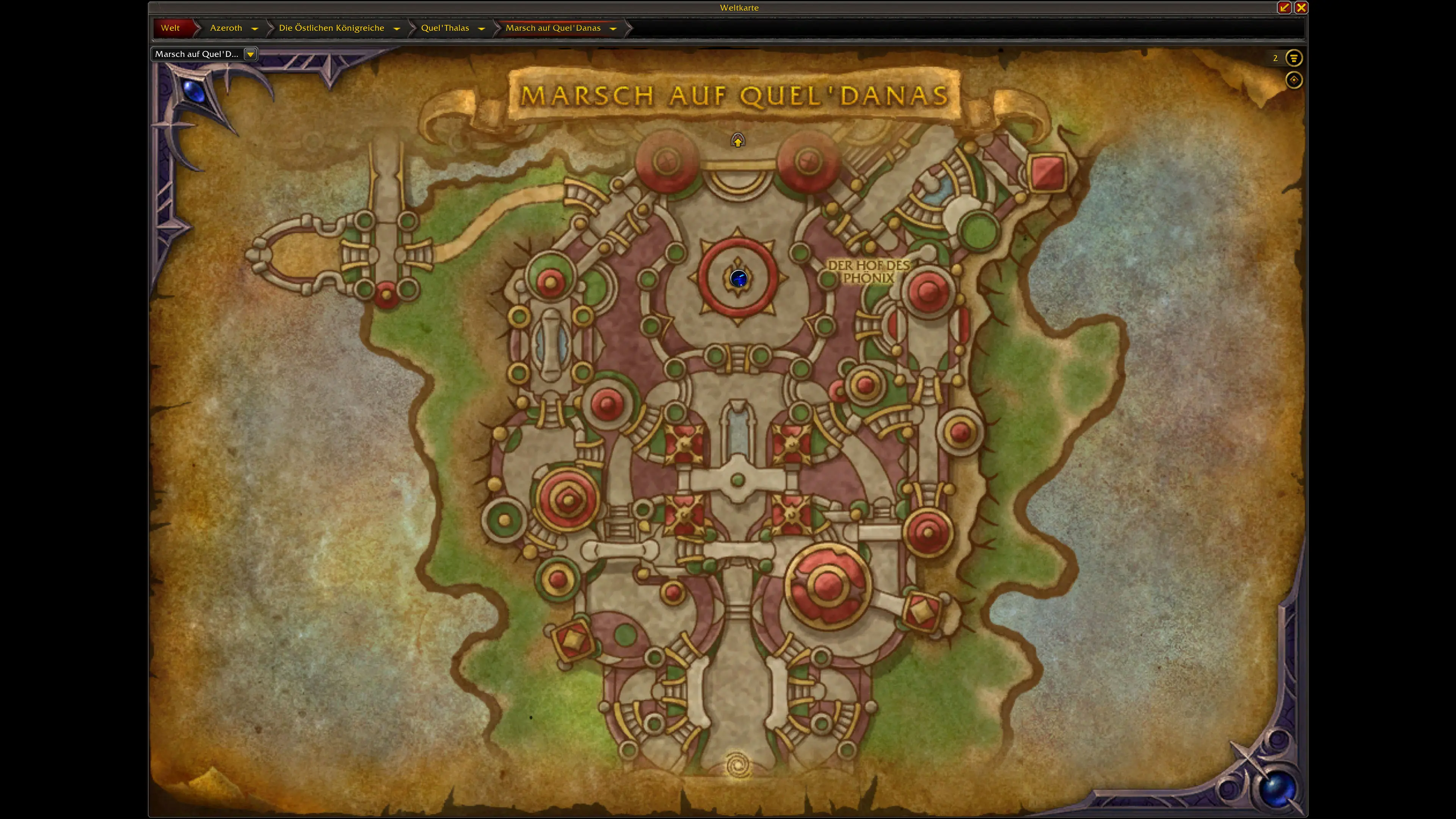Toggle the diamond map pin tracking button
1456x819 pixels.
[x=1293, y=80]
